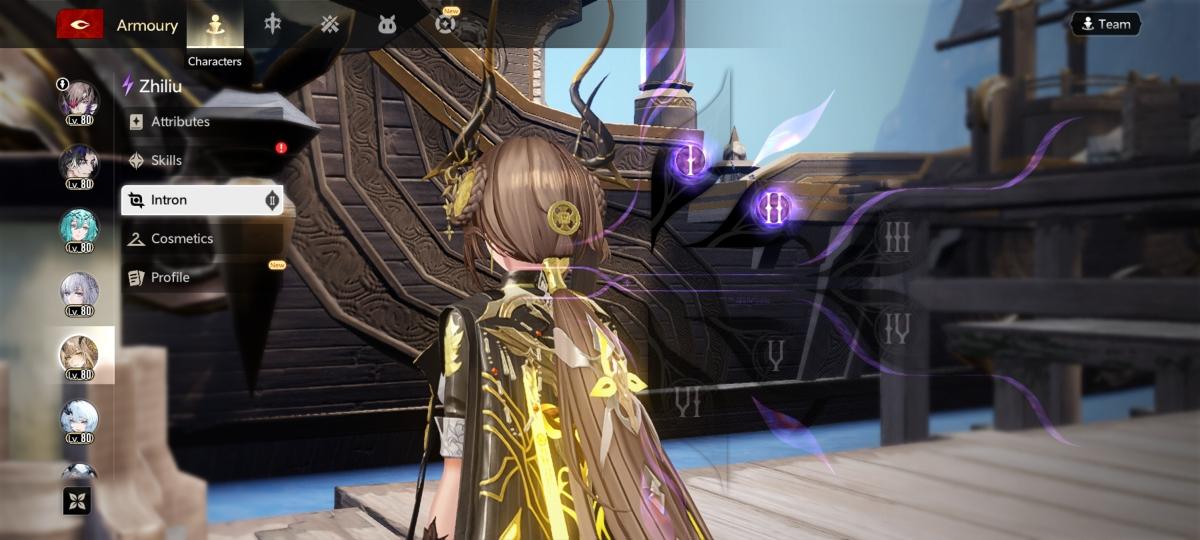Click the Team button
Viewport: 1200px width, 540px height.
click(1105, 24)
